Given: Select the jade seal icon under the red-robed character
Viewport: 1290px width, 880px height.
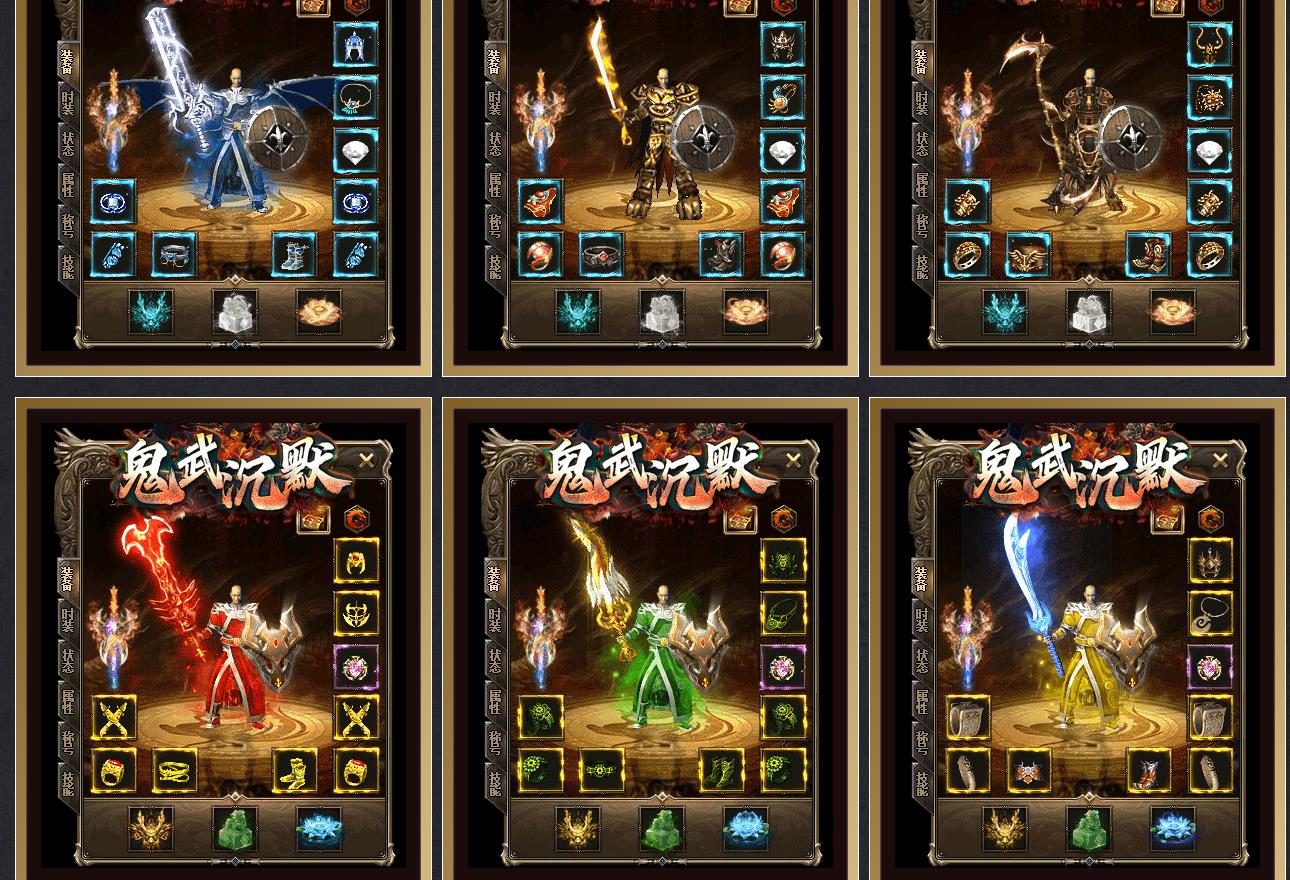Looking at the screenshot, I should pyautogui.click(x=235, y=829).
